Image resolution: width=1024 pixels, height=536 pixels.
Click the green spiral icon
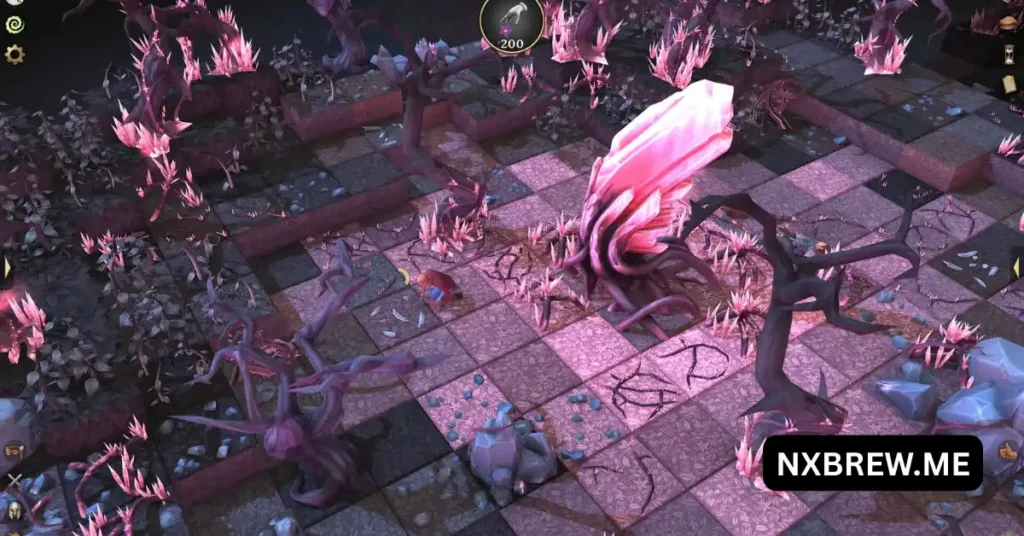click(14, 23)
